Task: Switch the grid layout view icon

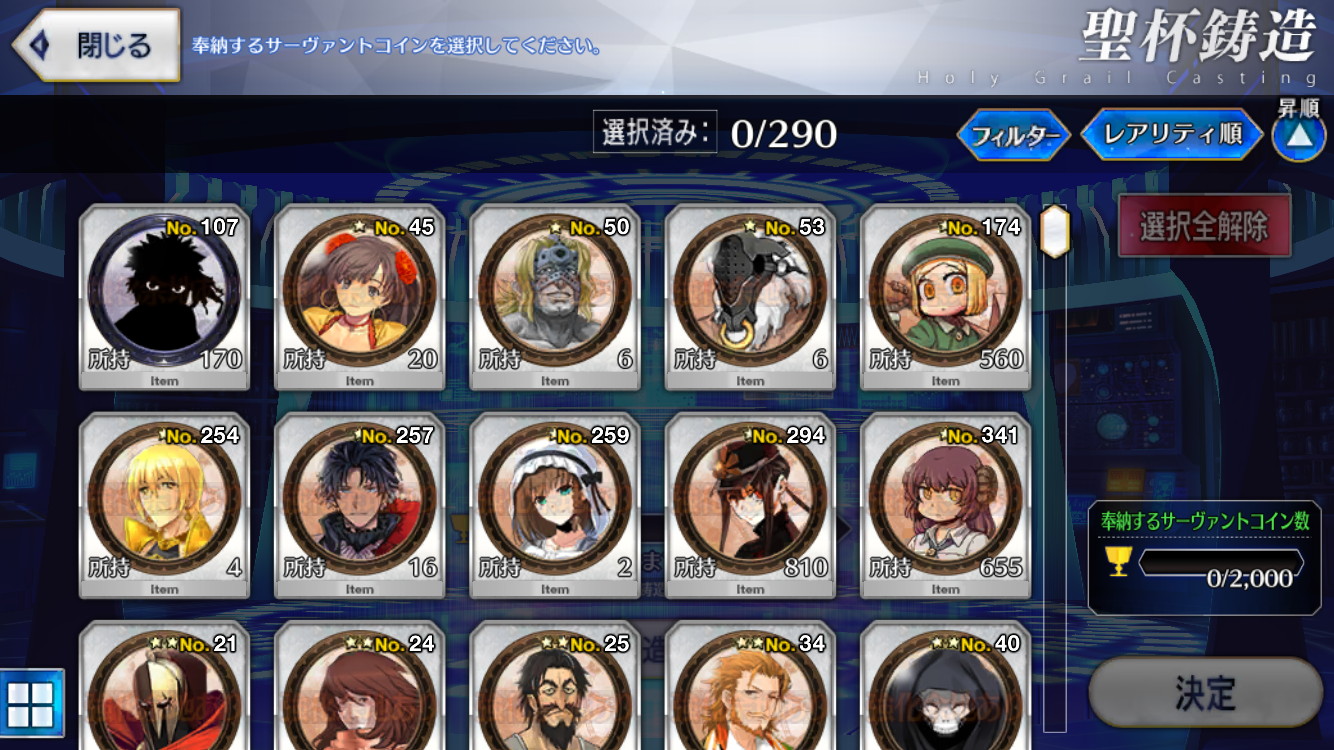Action: pyautogui.click(x=32, y=702)
